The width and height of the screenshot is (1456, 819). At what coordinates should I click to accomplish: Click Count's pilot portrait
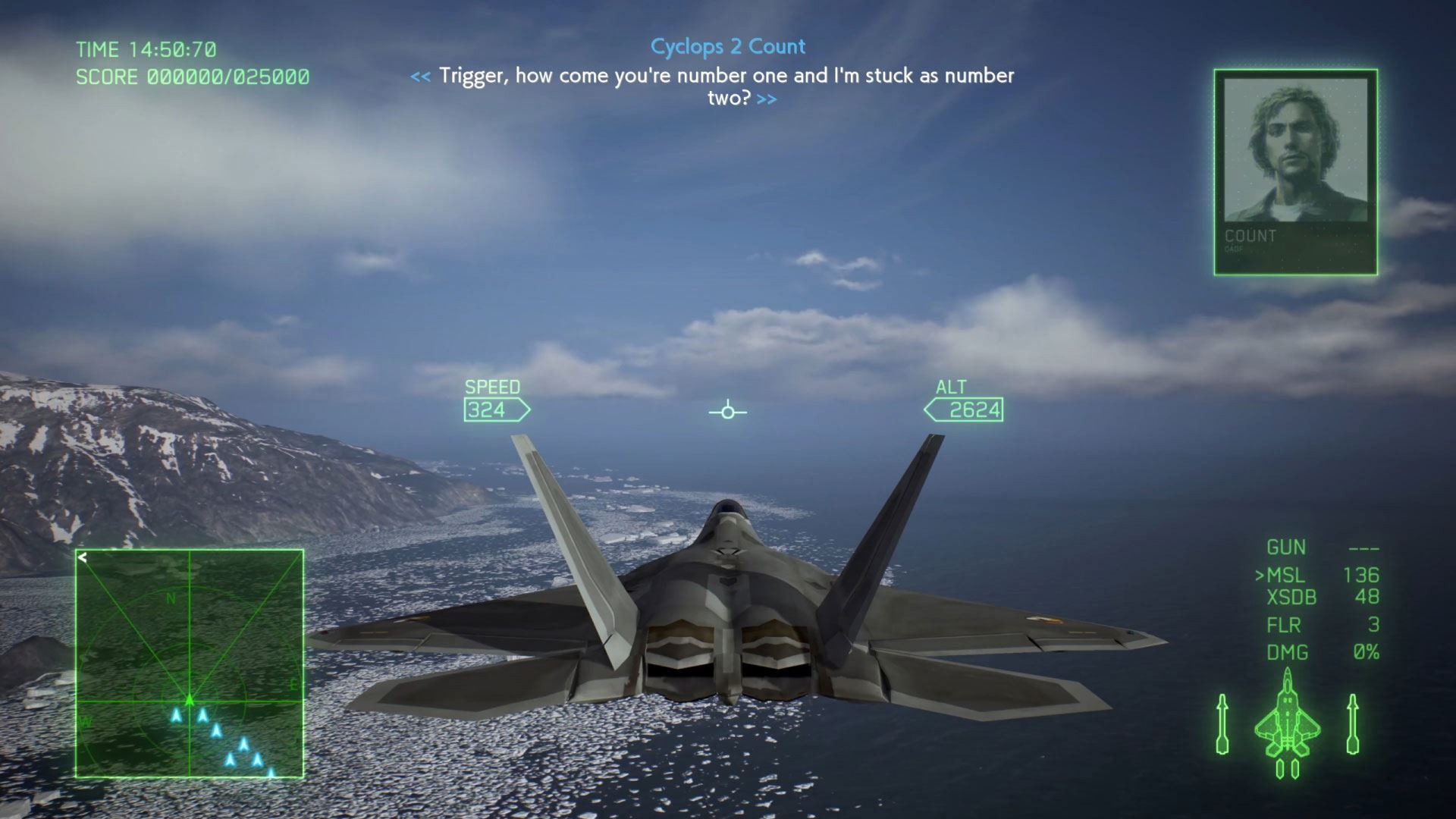1295,152
